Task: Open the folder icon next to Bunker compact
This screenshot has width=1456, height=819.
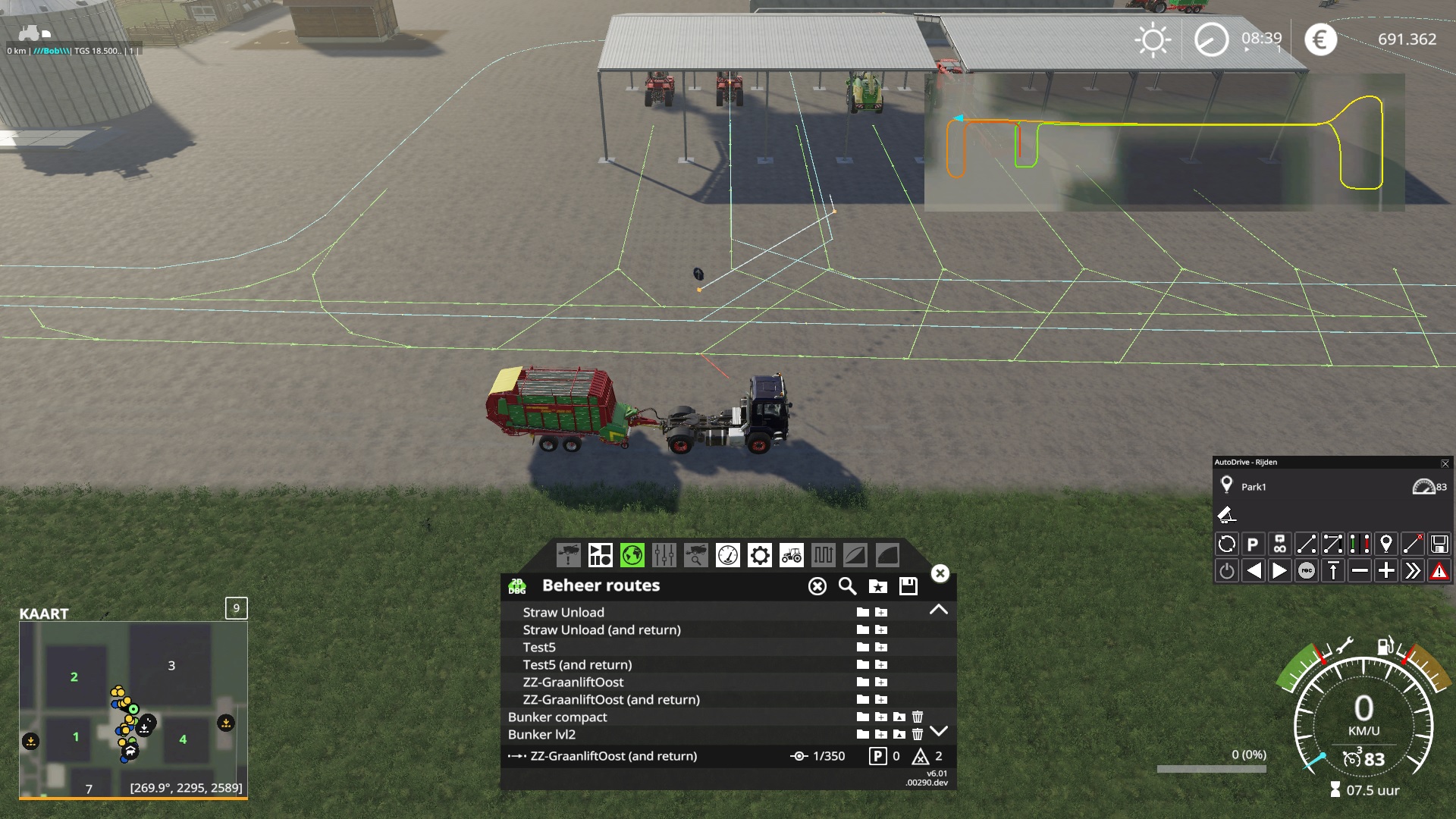Action: tap(861, 717)
